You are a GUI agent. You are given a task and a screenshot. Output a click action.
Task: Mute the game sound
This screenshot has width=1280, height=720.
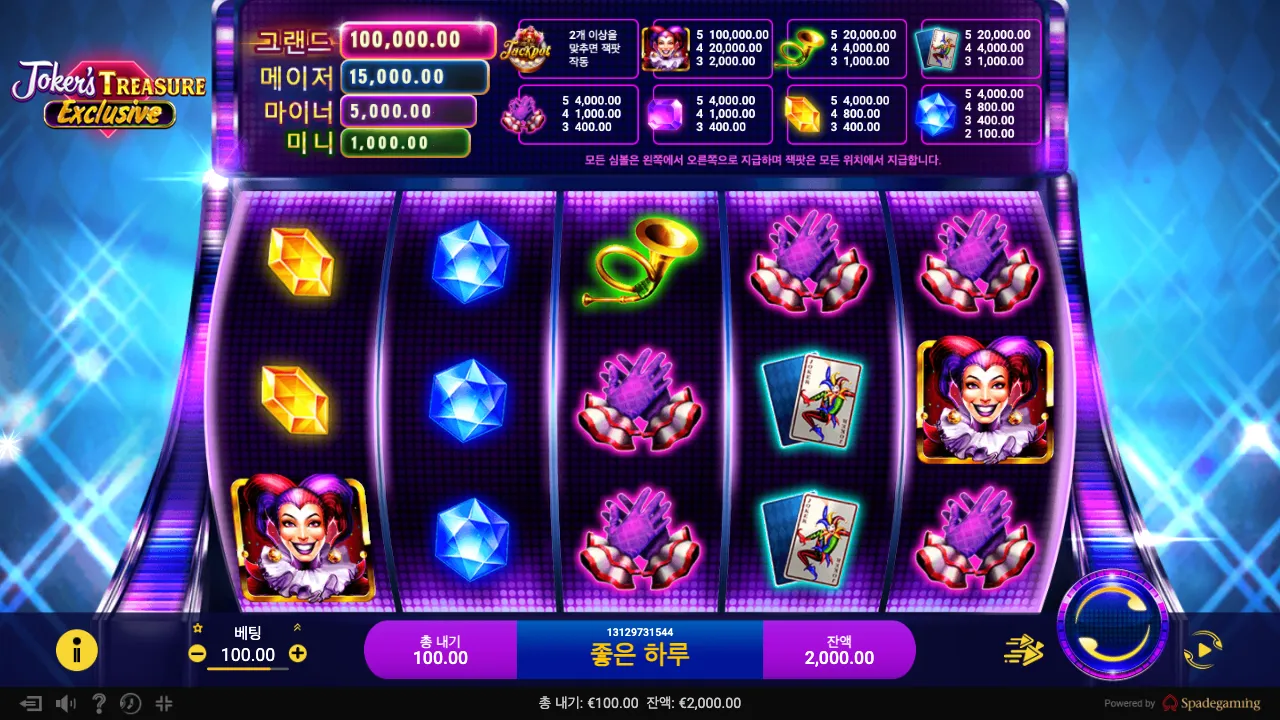coord(64,703)
